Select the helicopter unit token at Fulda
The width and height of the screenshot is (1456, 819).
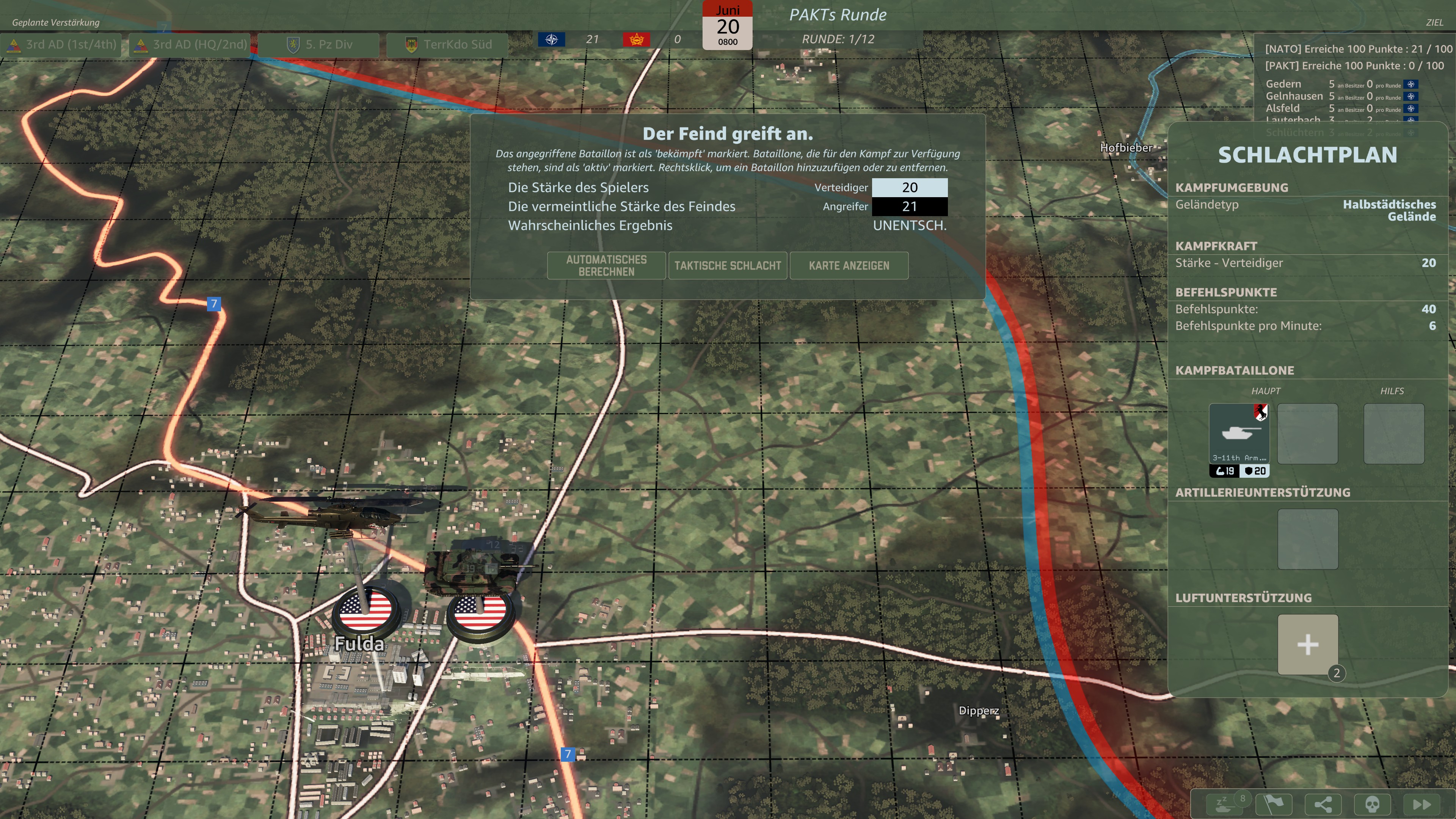[366, 610]
